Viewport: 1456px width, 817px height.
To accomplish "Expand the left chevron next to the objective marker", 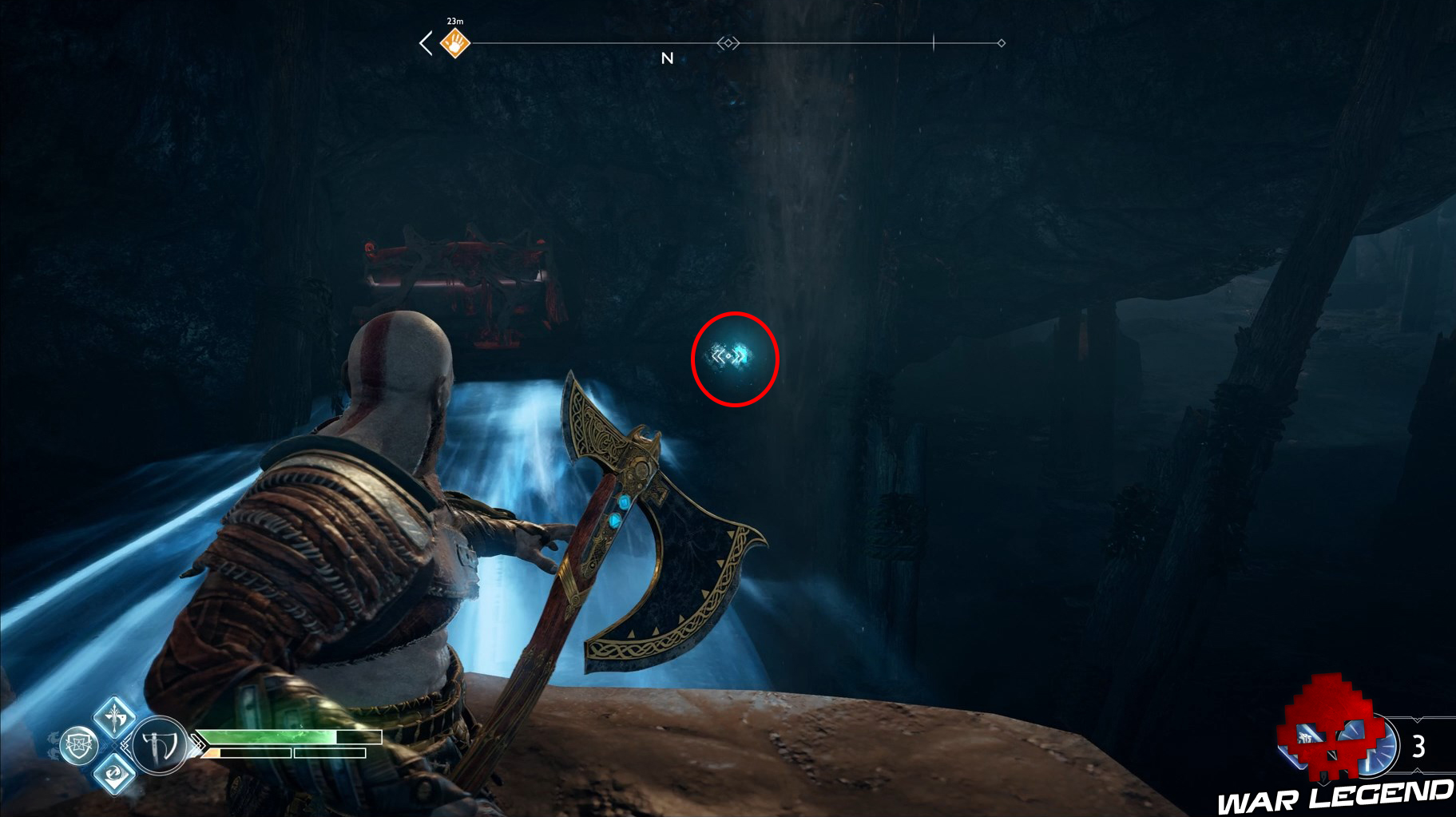I will pos(426,42).
